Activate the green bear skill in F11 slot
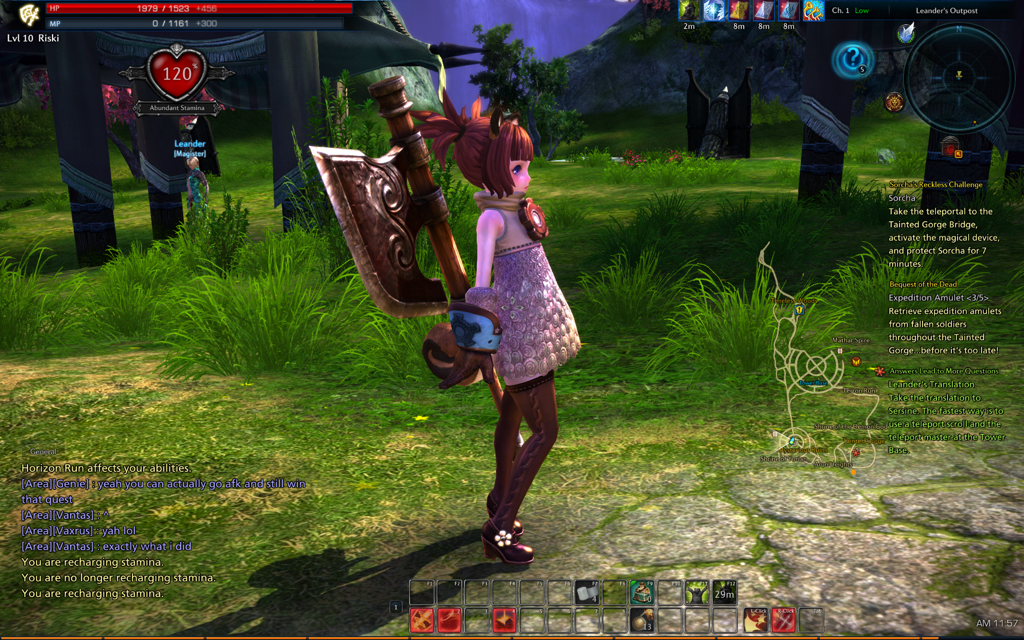Screen dimensions: 1024x640 (x=697, y=593)
